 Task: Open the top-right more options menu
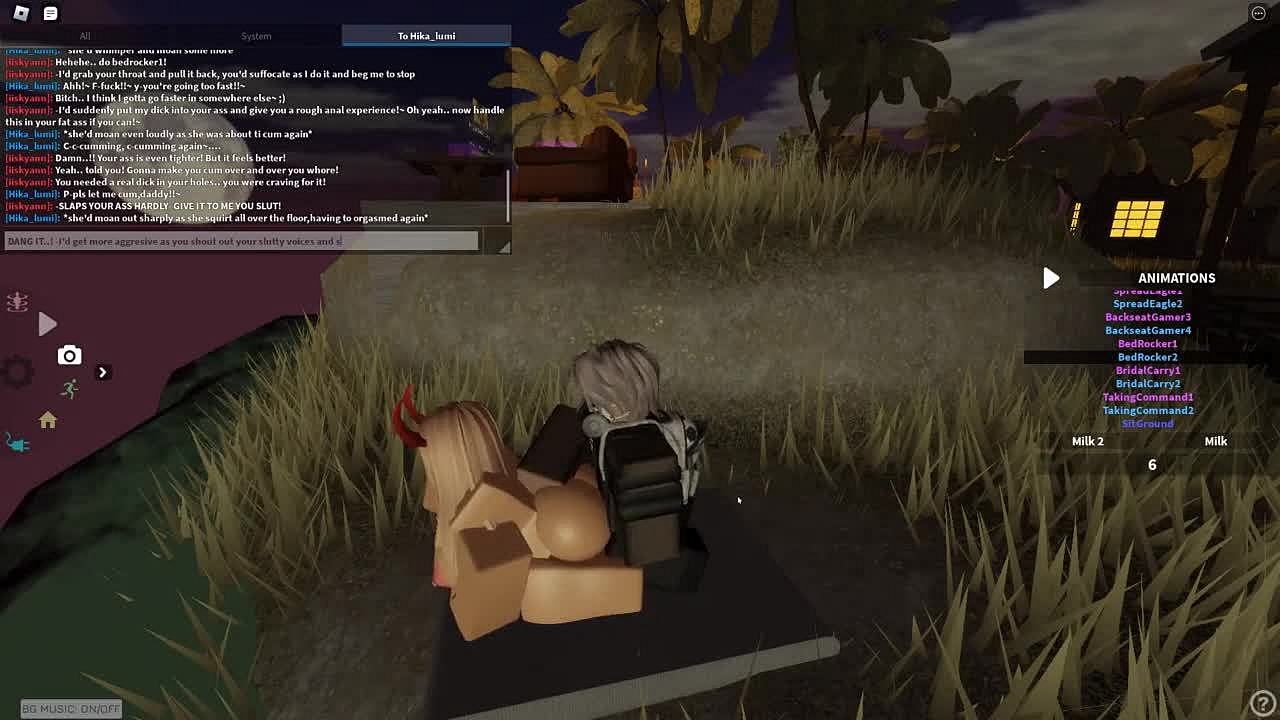(1258, 13)
